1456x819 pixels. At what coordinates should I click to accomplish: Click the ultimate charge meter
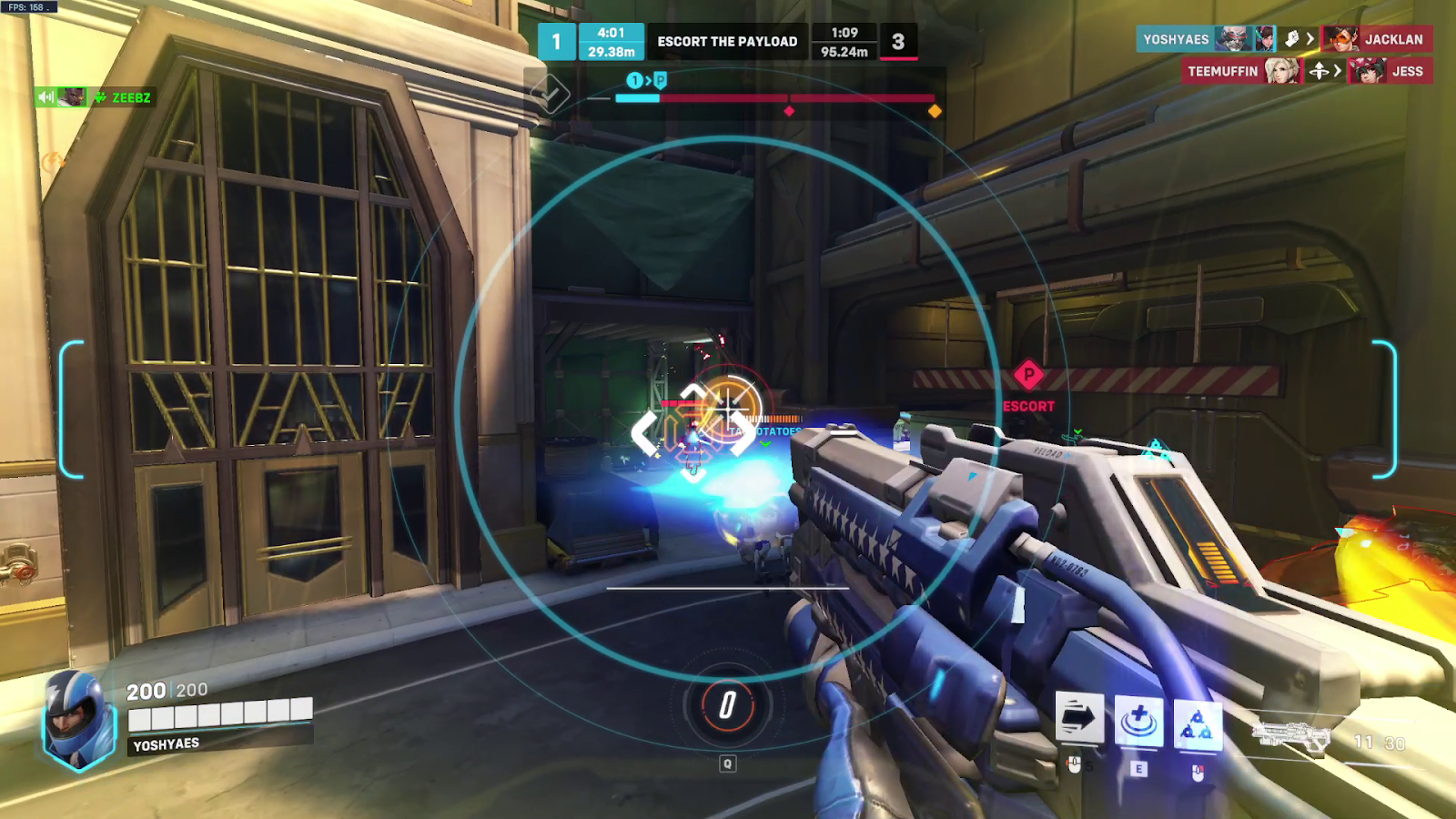tap(727, 705)
